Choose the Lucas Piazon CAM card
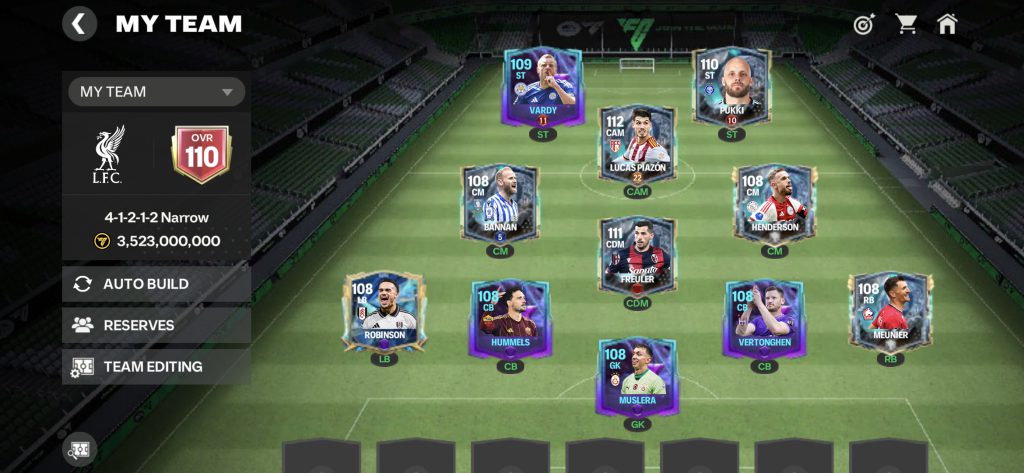 [x=637, y=144]
